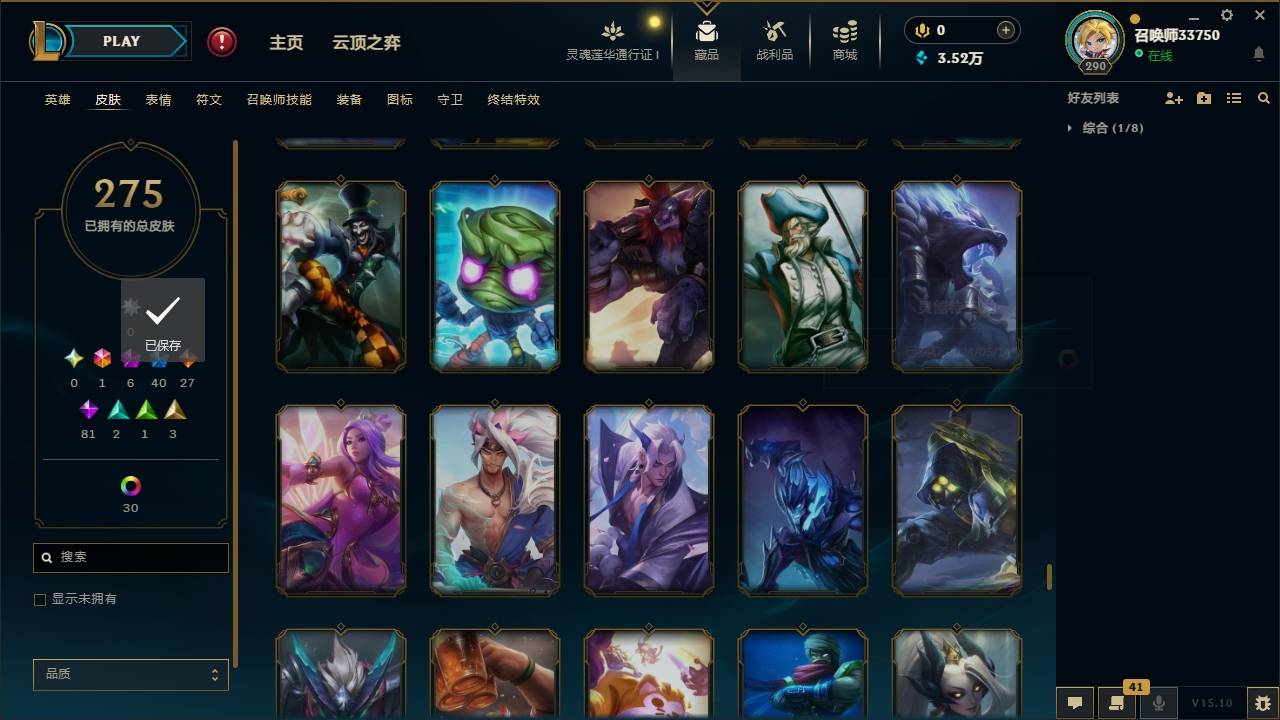Open the 云顶之奕 menu item
The height and width of the screenshot is (720, 1280).
pos(366,42)
